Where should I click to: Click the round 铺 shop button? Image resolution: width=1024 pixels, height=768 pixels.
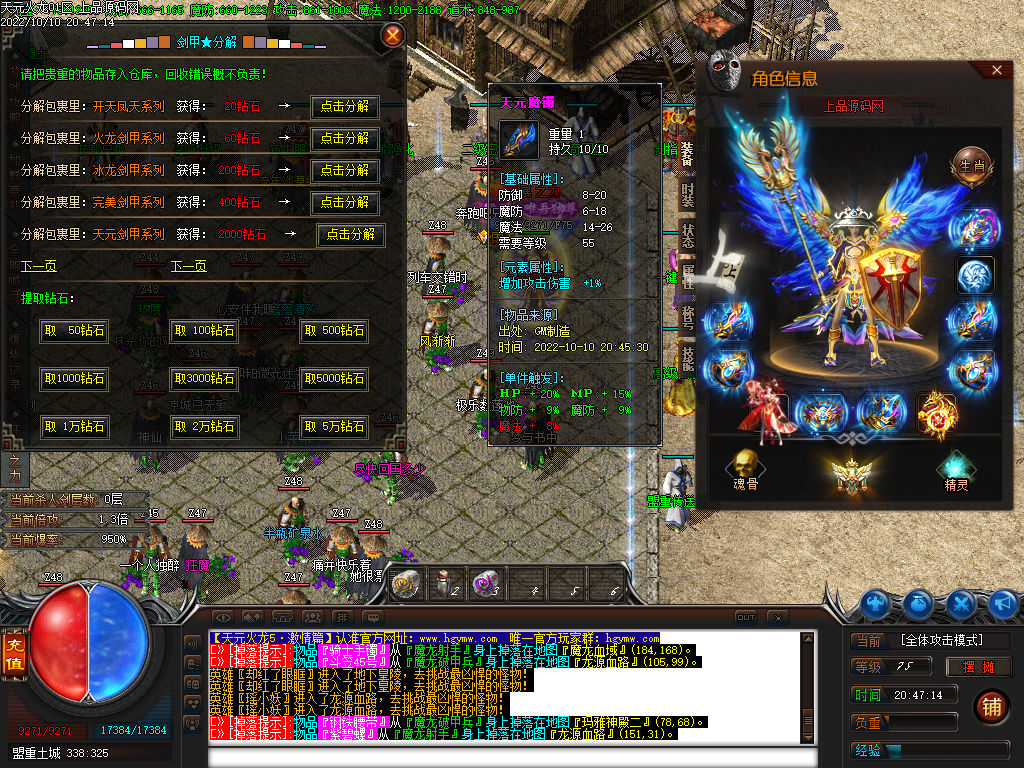(x=991, y=706)
